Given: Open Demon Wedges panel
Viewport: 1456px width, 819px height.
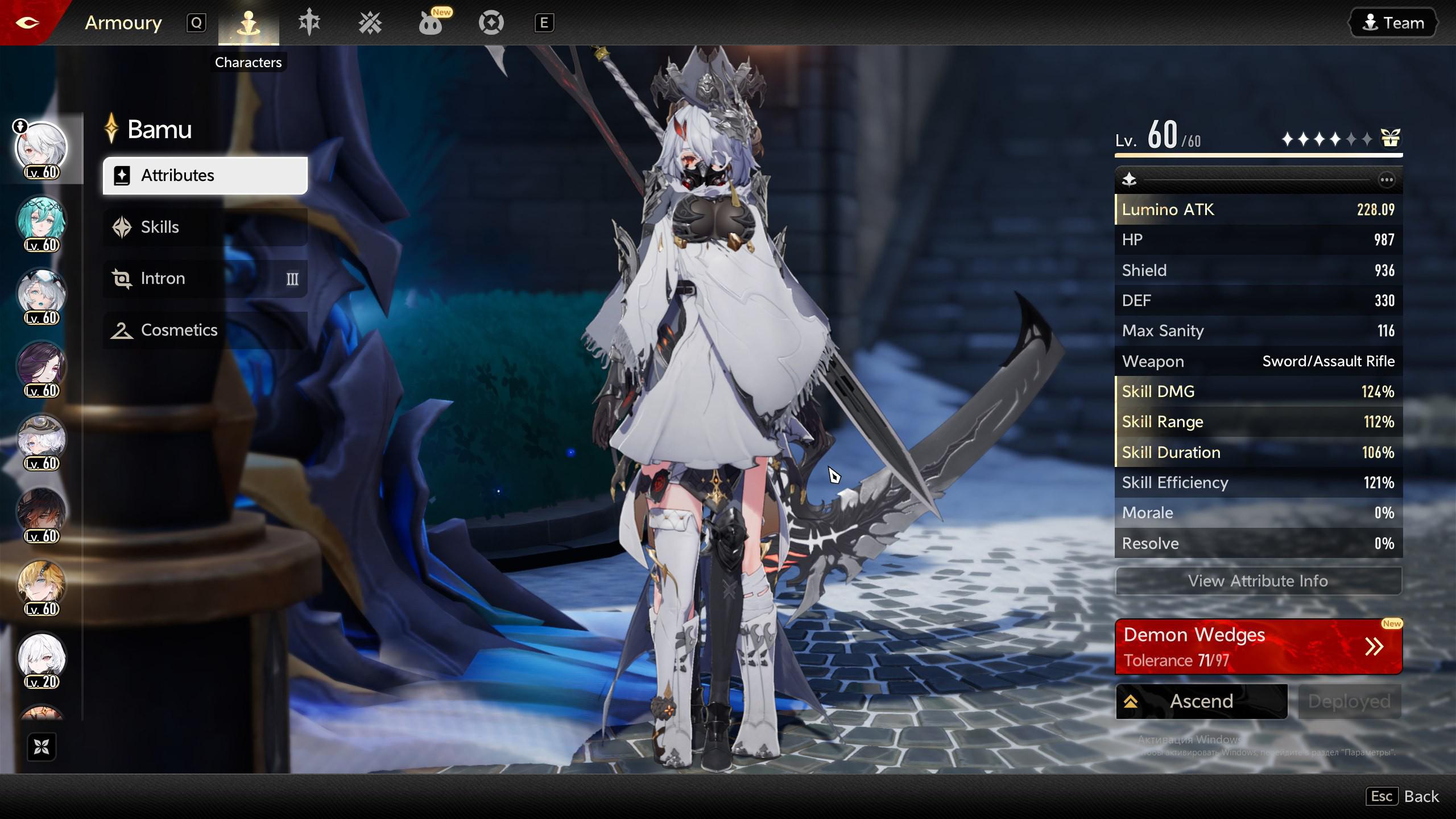Looking at the screenshot, I should (1258, 647).
